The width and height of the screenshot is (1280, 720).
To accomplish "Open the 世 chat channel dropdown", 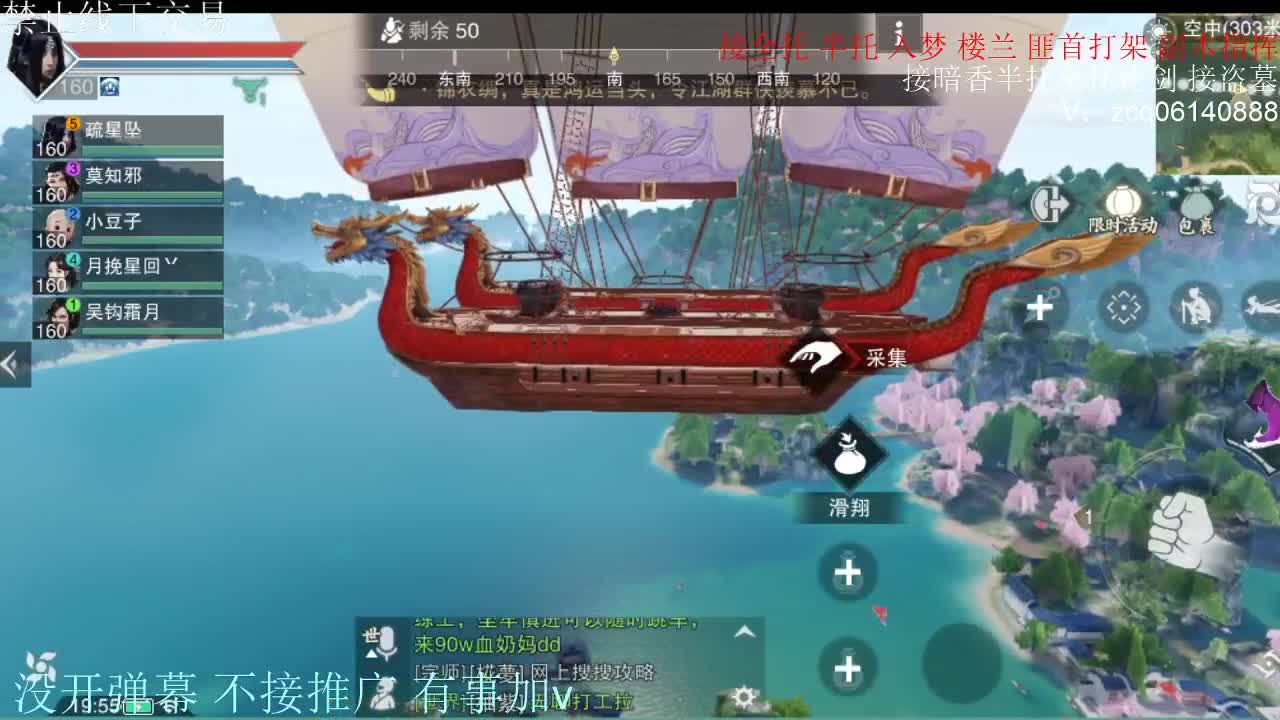I will pyautogui.click(x=371, y=653).
